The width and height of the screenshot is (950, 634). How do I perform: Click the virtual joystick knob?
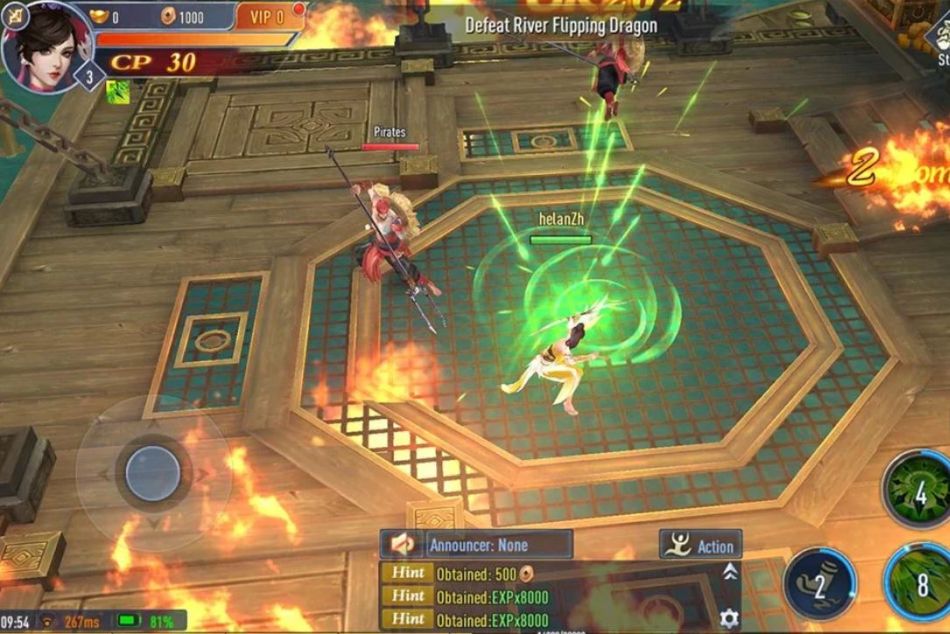click(153, 471)
